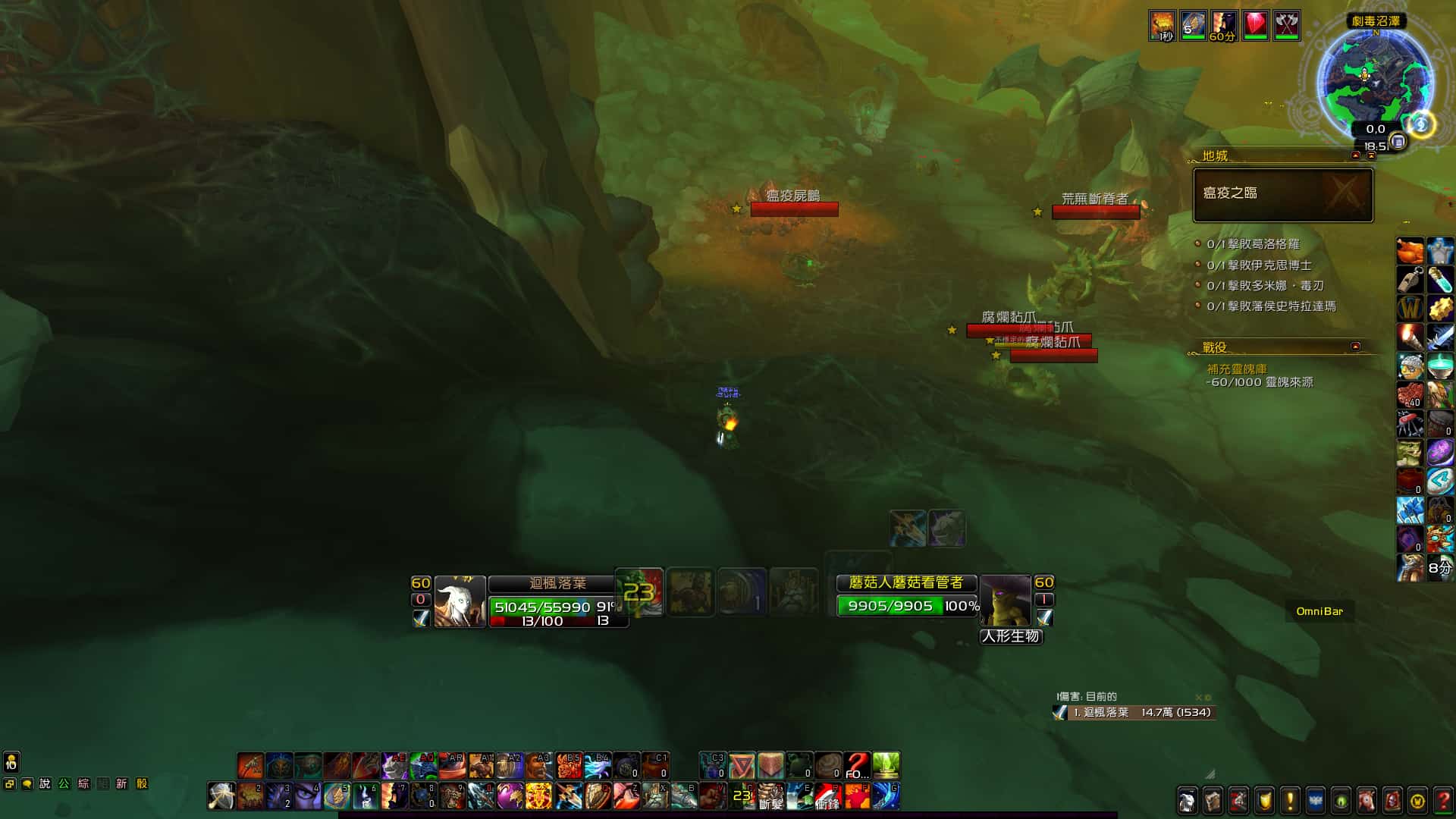Click the circular minimap
The width and height of the screenshot is (1456, 819).
[x=1374, y=80]
